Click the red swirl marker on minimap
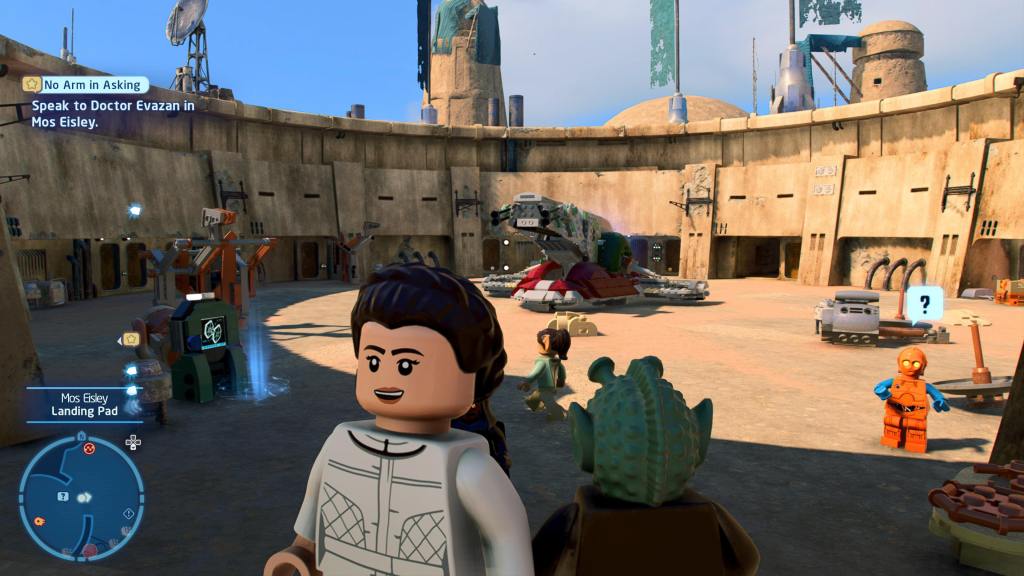 [x=89, y=449]
